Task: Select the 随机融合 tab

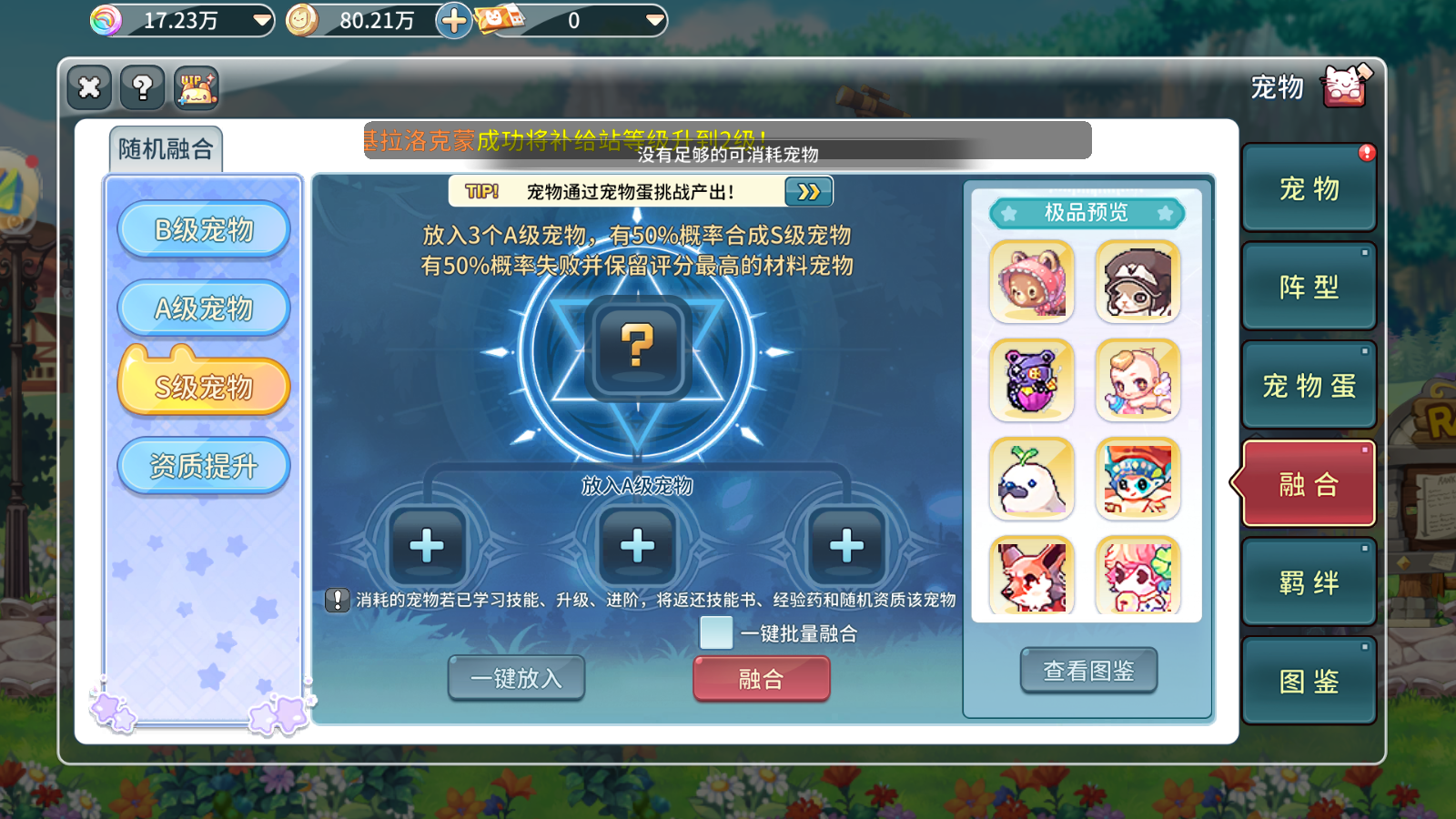Action: [165, 147]
